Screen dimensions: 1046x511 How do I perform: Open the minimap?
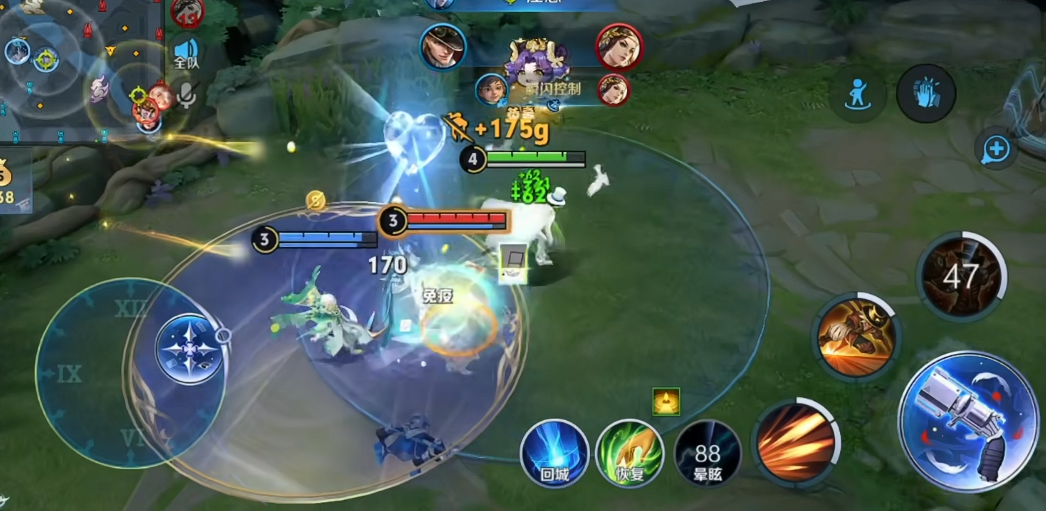(x=75, y=68)
